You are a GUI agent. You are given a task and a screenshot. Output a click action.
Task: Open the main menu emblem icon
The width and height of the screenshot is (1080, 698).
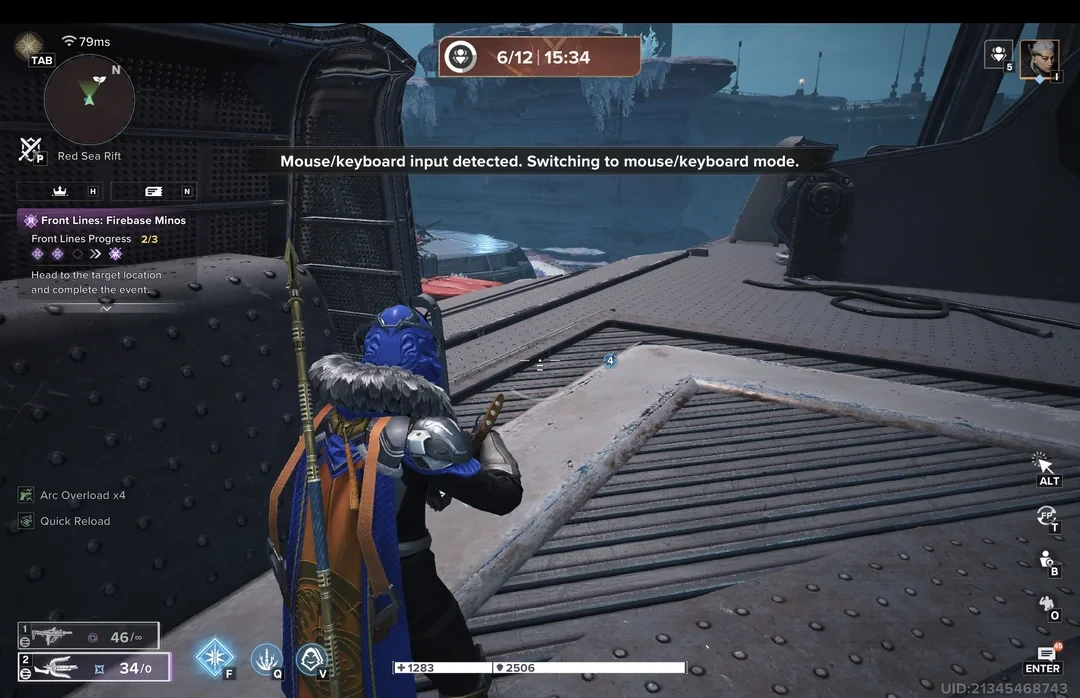point(28,43)
